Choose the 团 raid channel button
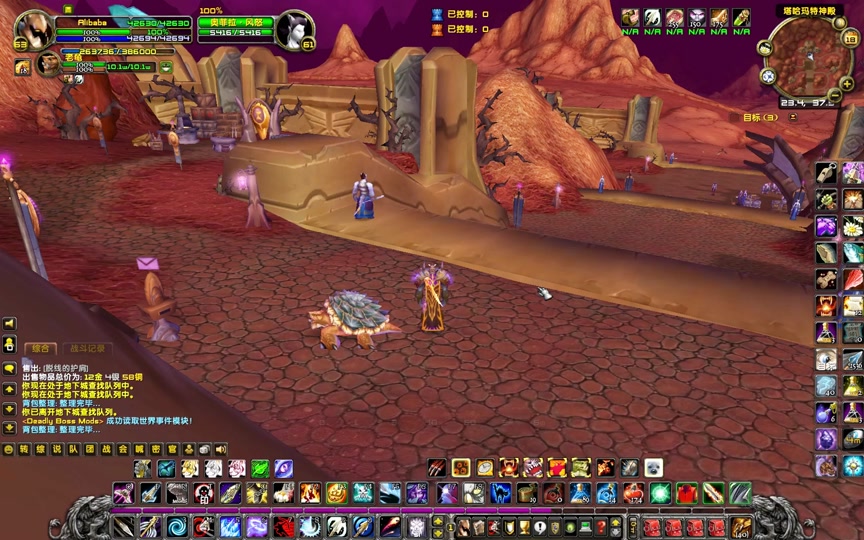 click(x=89, y=449)
